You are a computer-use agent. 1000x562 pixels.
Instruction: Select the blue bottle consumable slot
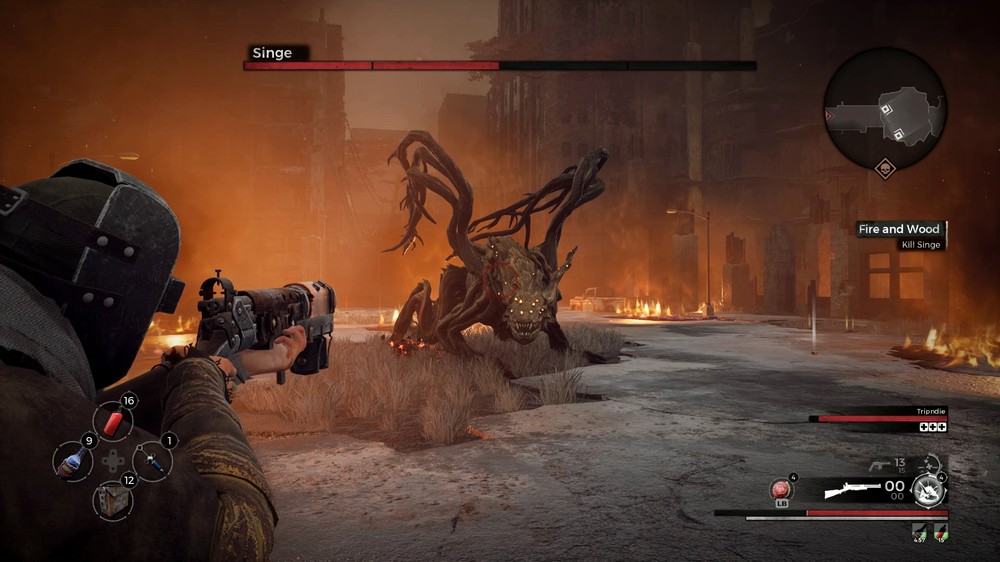73,462
